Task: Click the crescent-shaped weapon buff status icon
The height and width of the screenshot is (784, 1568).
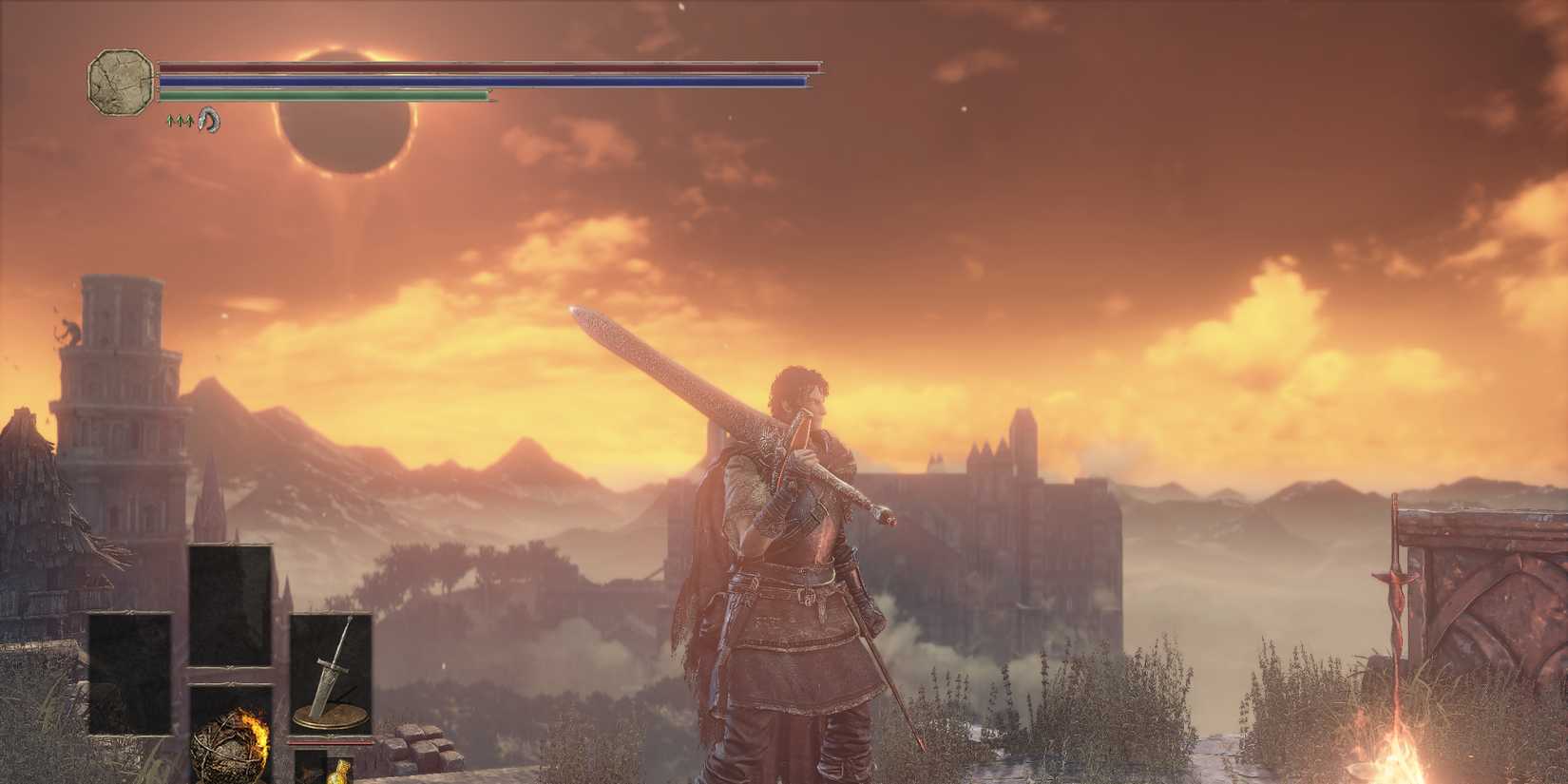Action: point(208,121)
